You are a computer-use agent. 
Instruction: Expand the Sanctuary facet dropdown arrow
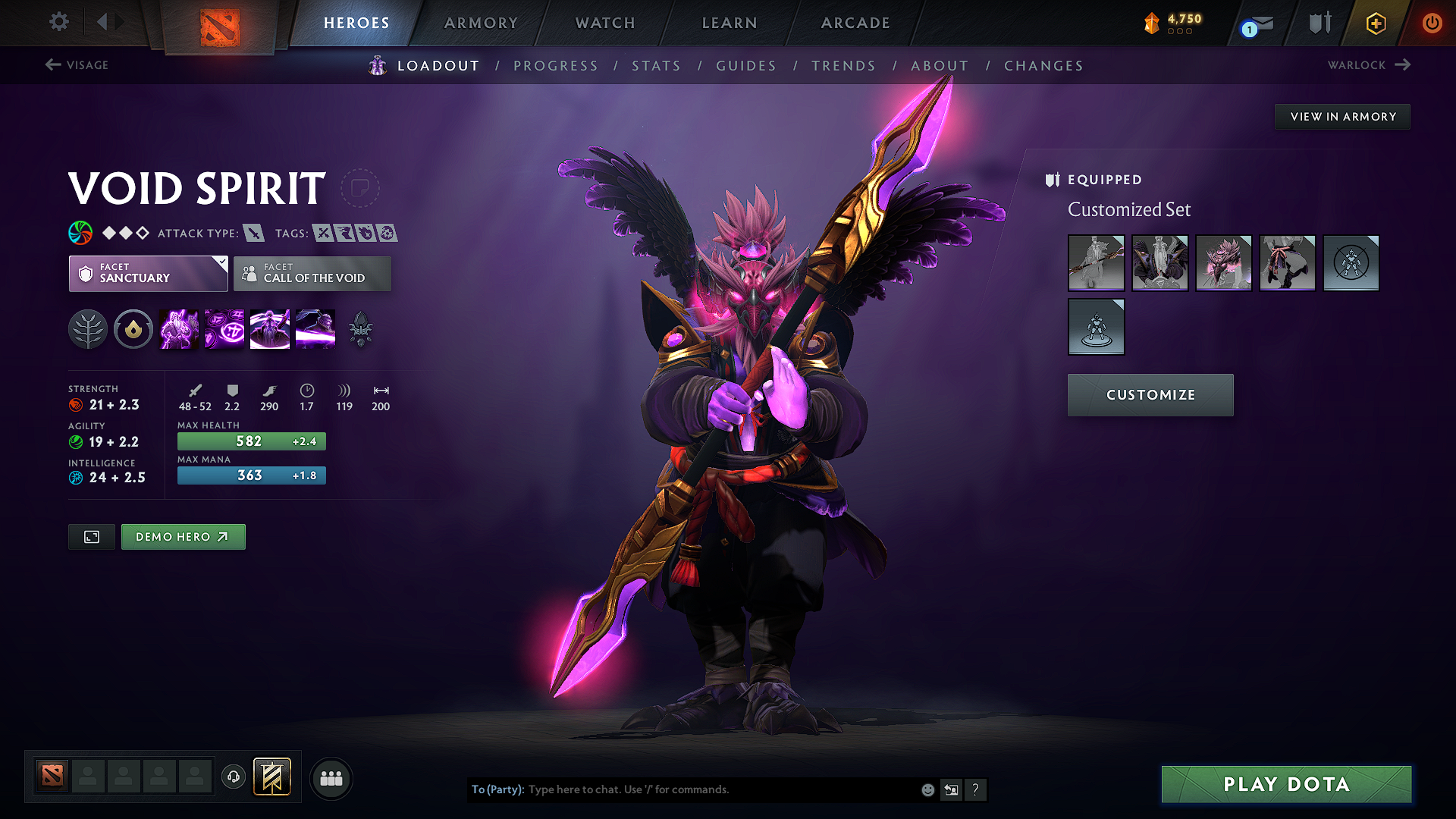tap(221, 262)
